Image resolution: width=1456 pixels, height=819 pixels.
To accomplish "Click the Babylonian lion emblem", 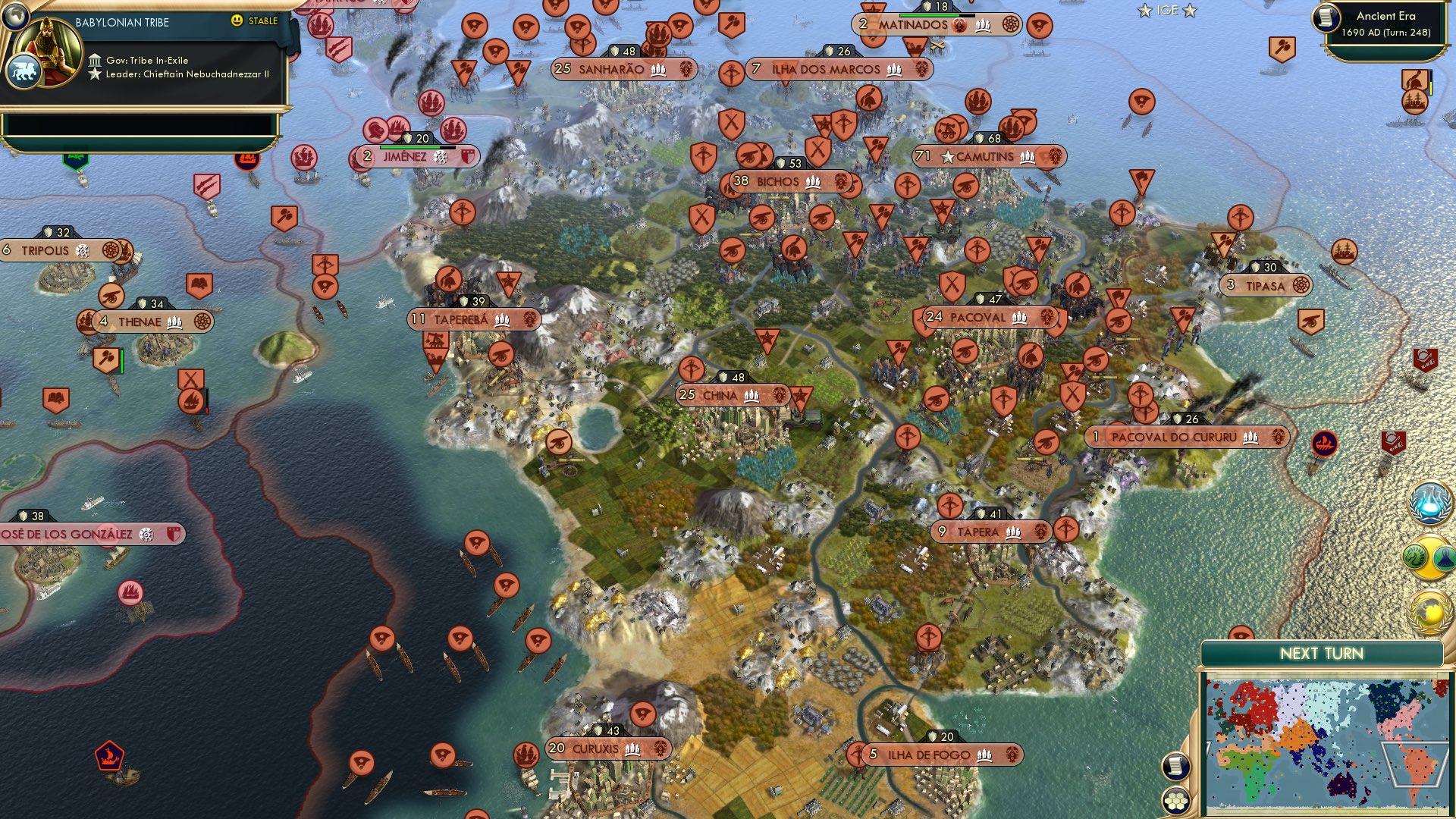I will (24, 71).
